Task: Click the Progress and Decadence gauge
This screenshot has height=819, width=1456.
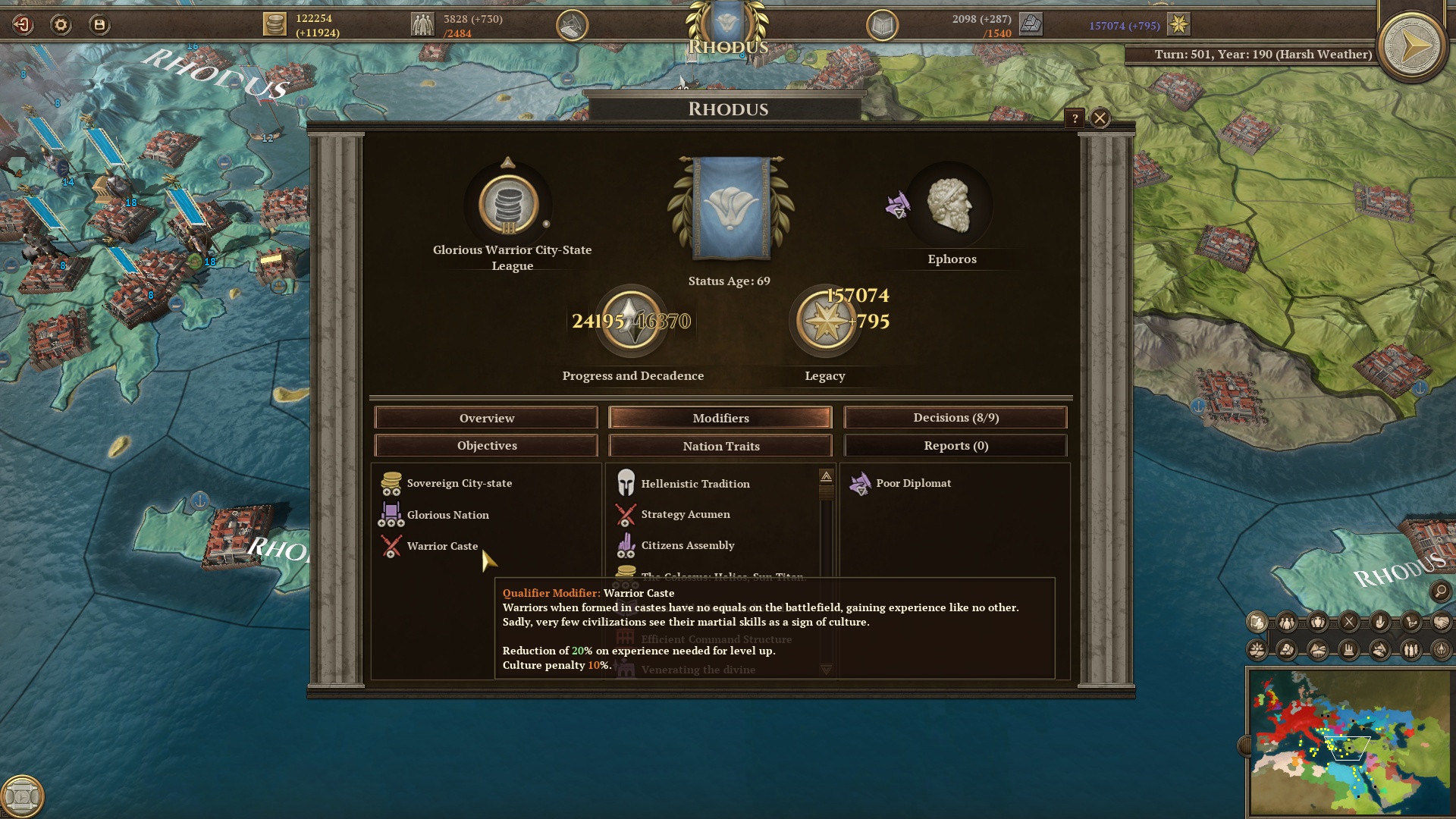Action: [632, 321]
